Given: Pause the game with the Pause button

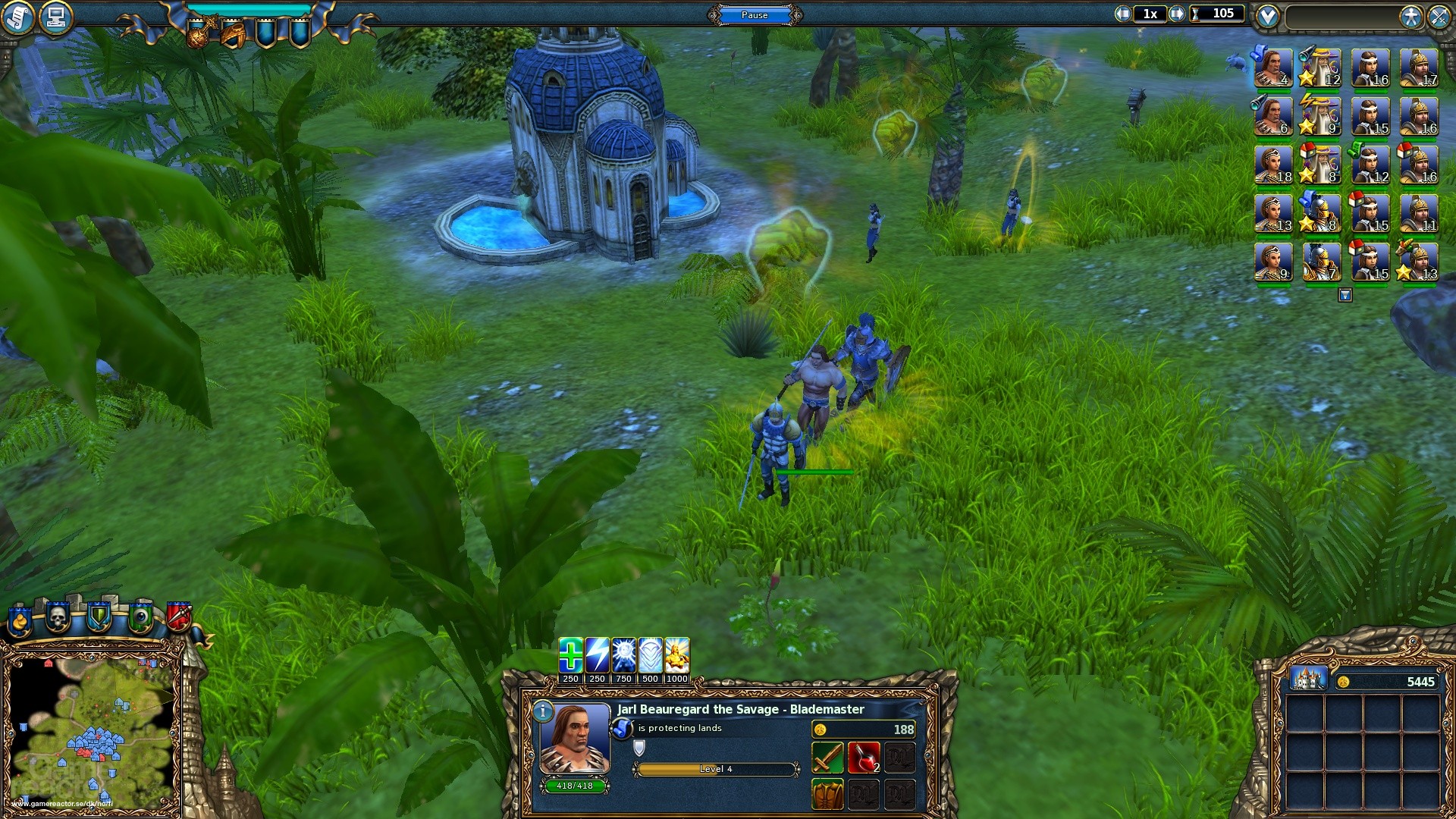Looking at the screenshot, I should coord(755,15).
